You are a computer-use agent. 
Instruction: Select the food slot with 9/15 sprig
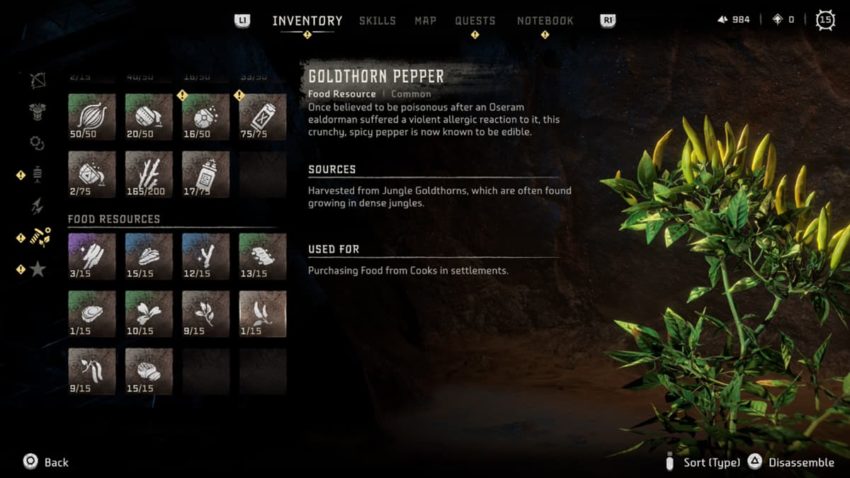(205, 313)
